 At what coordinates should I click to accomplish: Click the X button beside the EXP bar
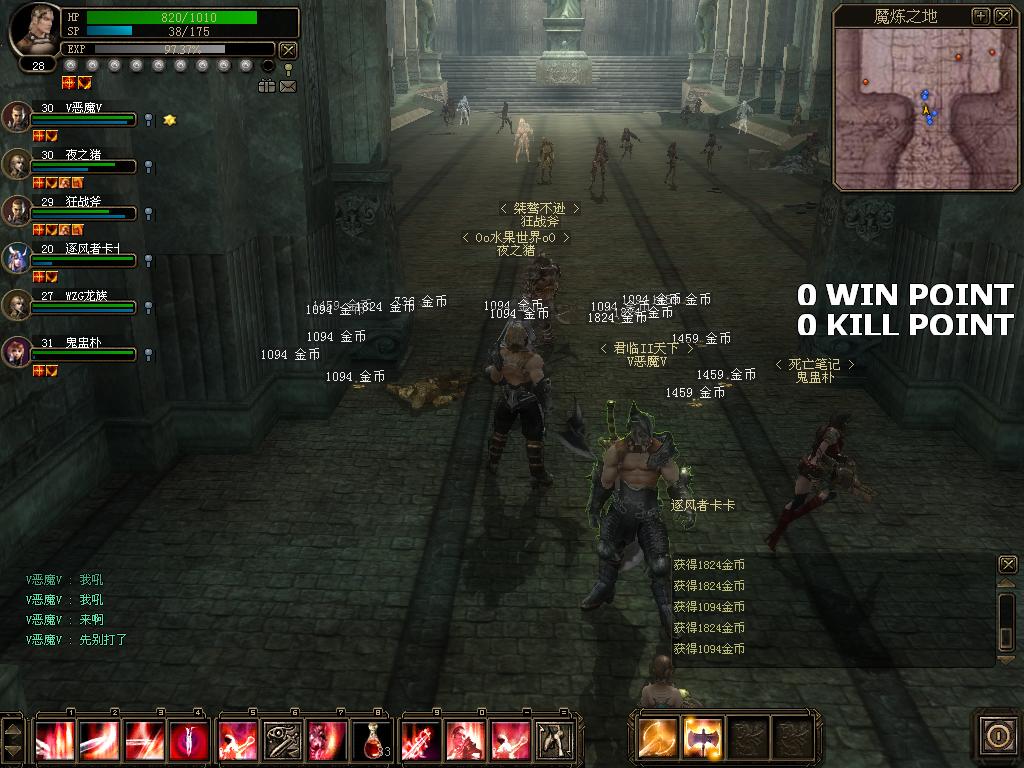tap(288, 49)
